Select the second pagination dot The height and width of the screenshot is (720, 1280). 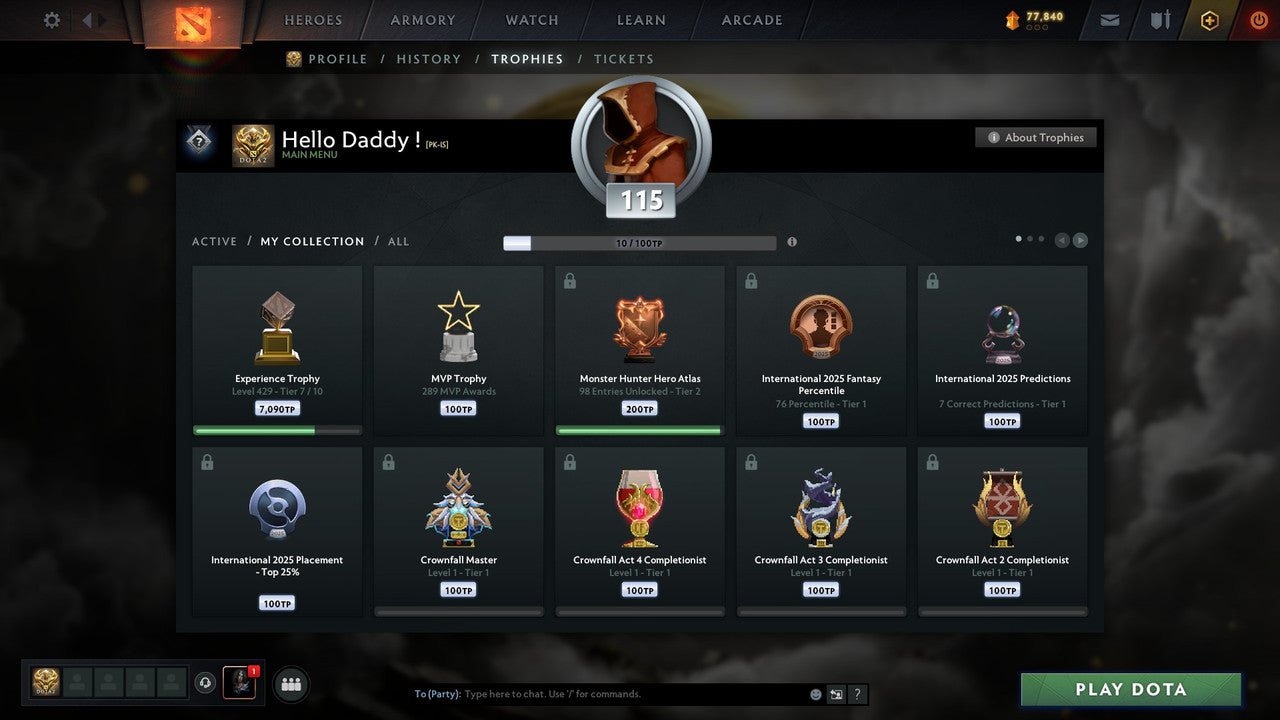click(x=1031, y=238)
